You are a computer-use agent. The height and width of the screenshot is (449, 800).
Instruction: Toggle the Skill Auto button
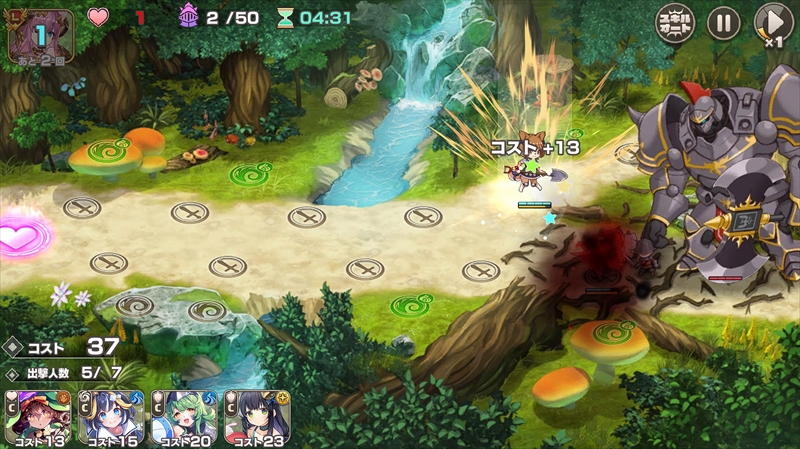[675, 23]
